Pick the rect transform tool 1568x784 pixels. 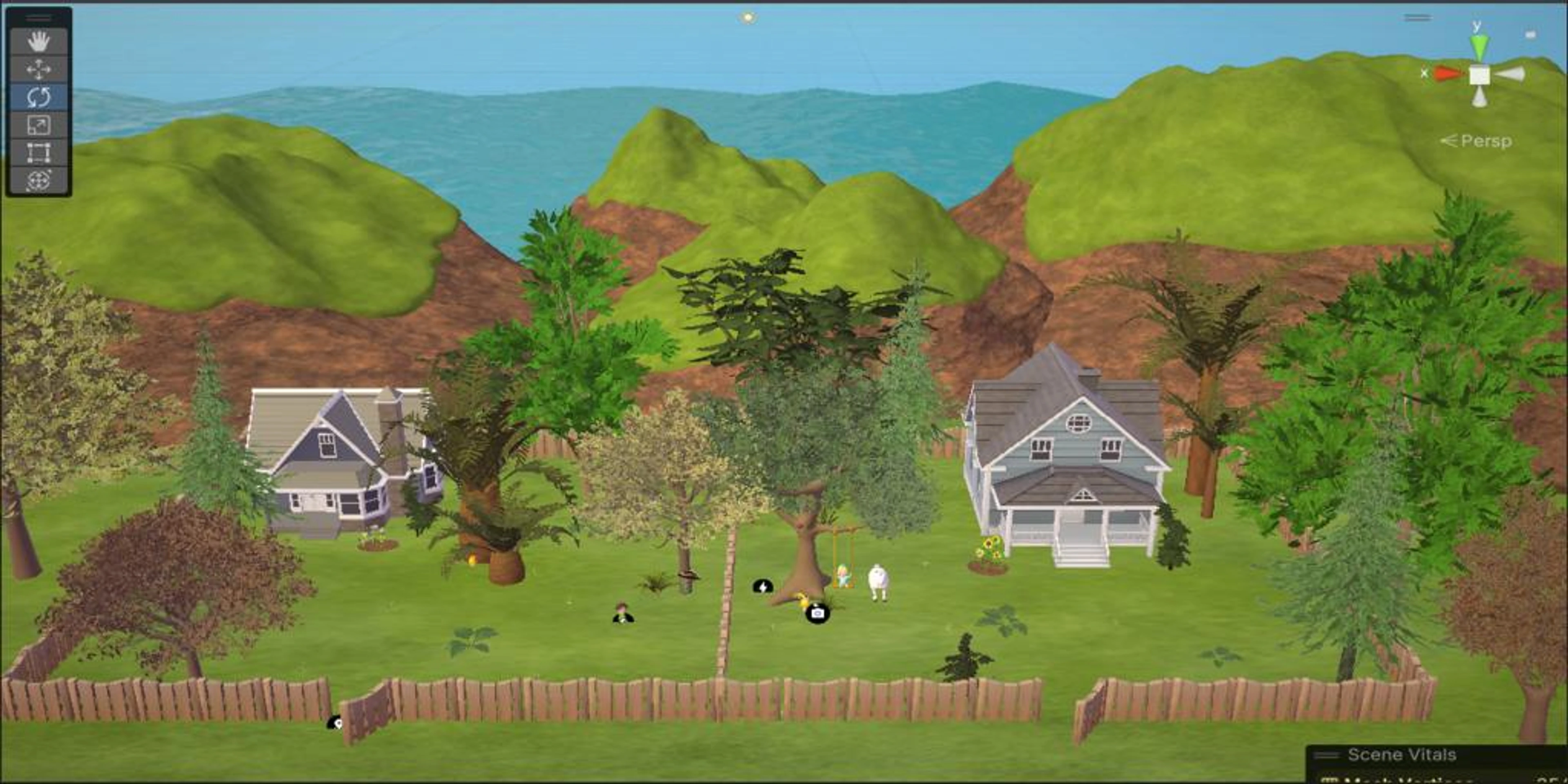(x=38, y=153)
